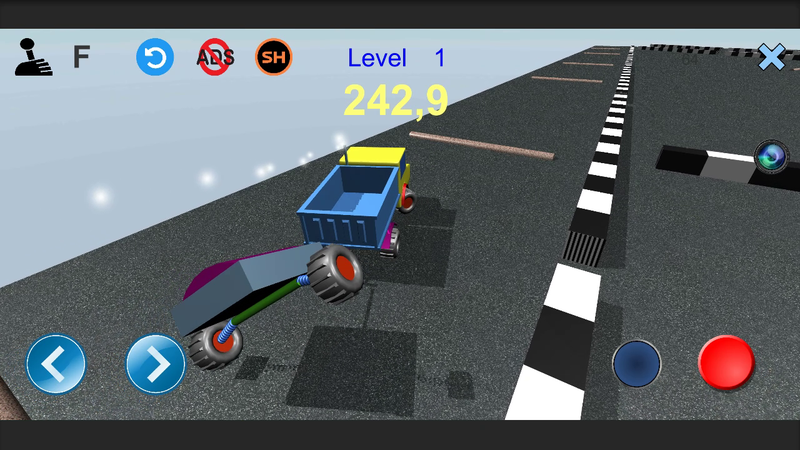Toggle the orange SH button

pos(274,57)
